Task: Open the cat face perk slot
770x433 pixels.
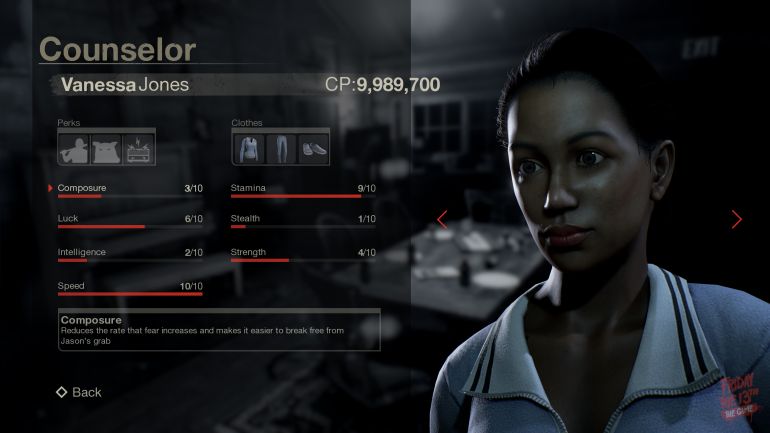Action: point(106,148)
